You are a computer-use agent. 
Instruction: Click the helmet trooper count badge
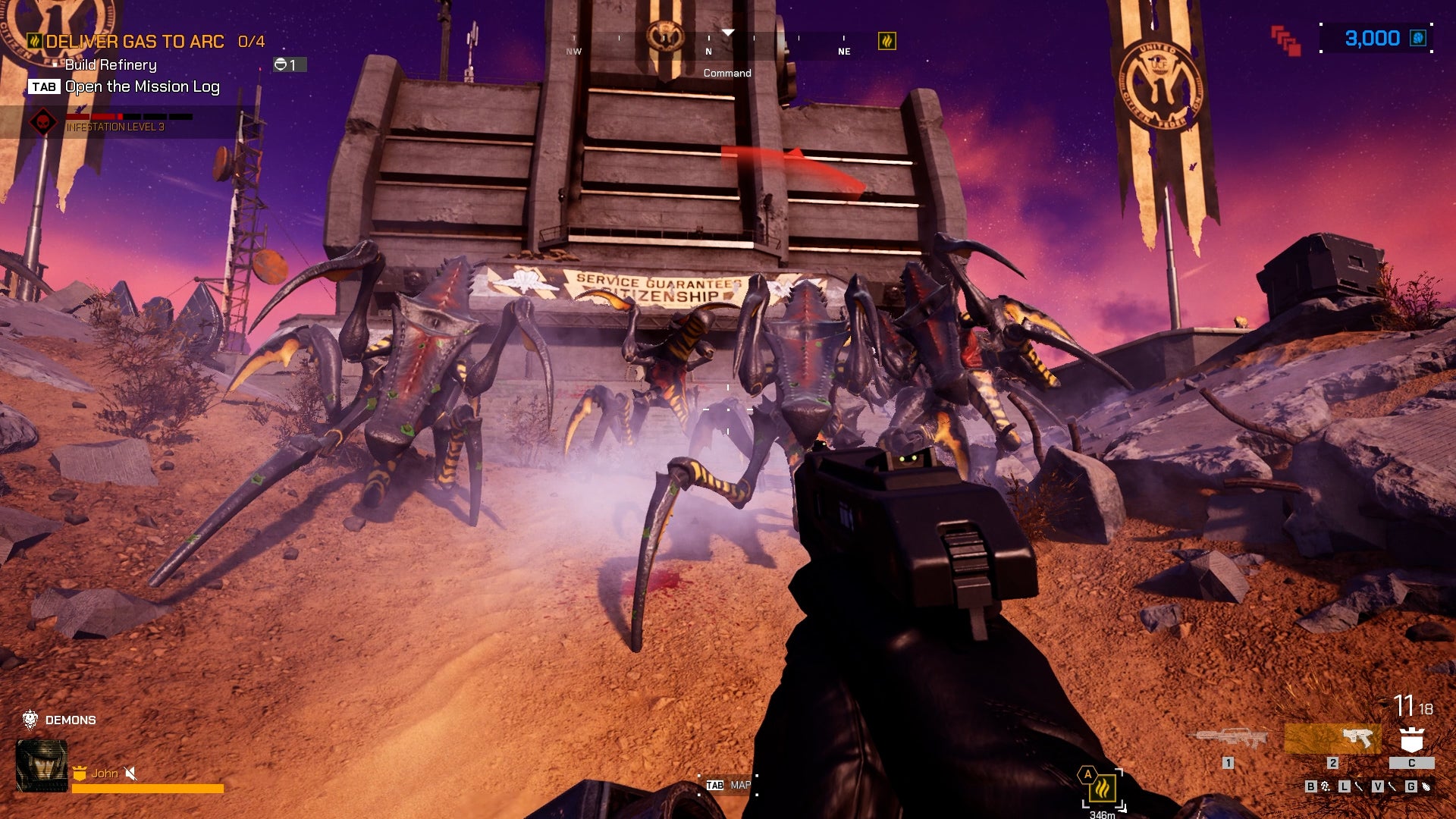pyautogui.click(x=289, y=65)
